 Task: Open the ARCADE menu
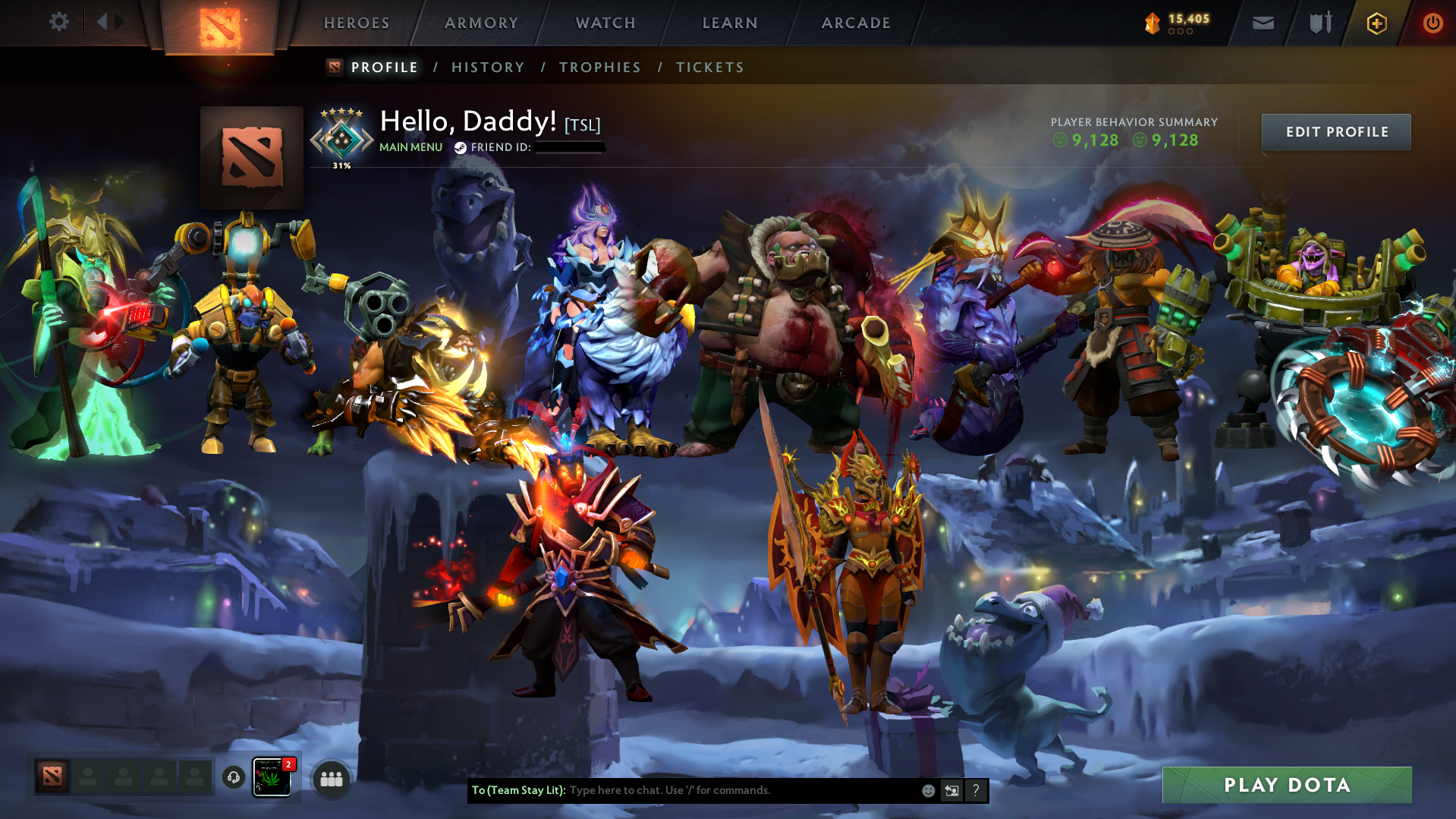tap(855, 23)
